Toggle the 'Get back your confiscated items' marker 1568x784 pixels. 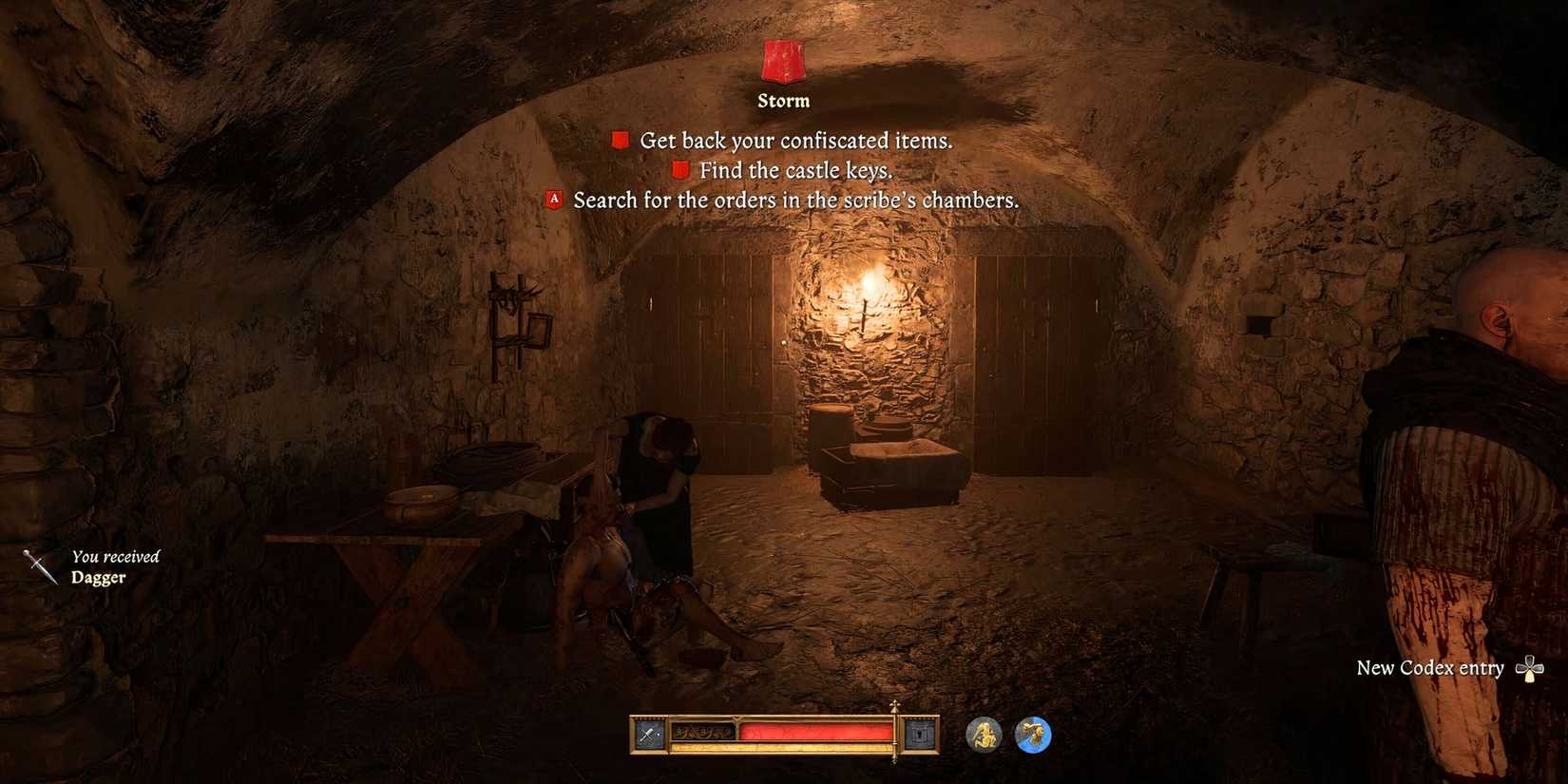[x=619, y=139]
